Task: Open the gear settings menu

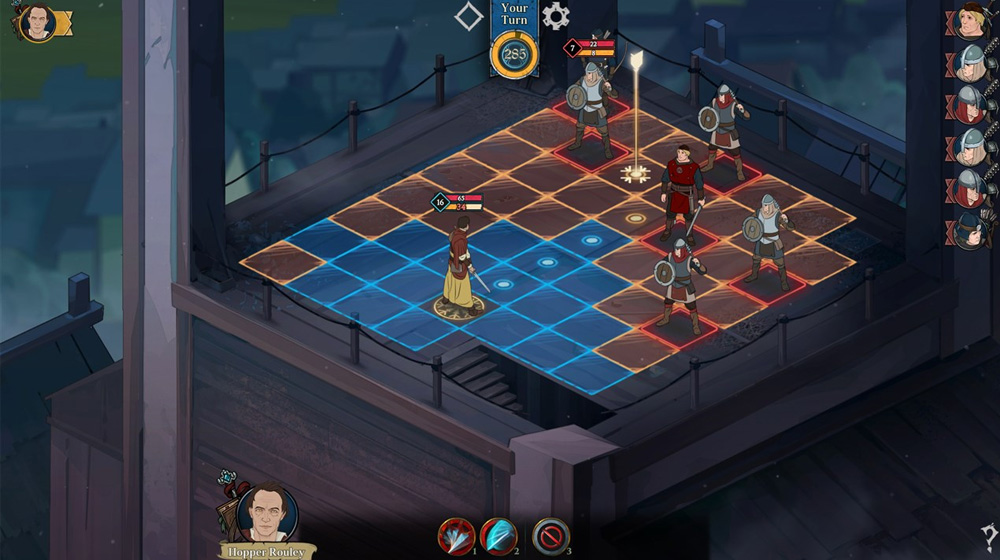Action: [556, 16]
